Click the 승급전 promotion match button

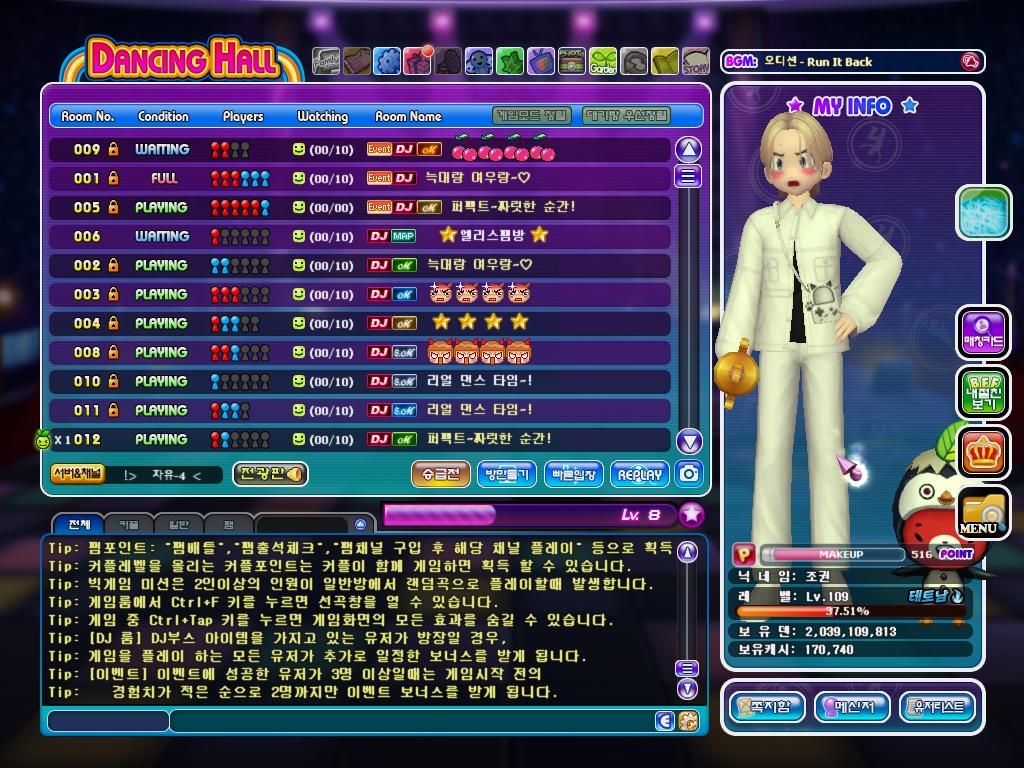tap(440, 474)
